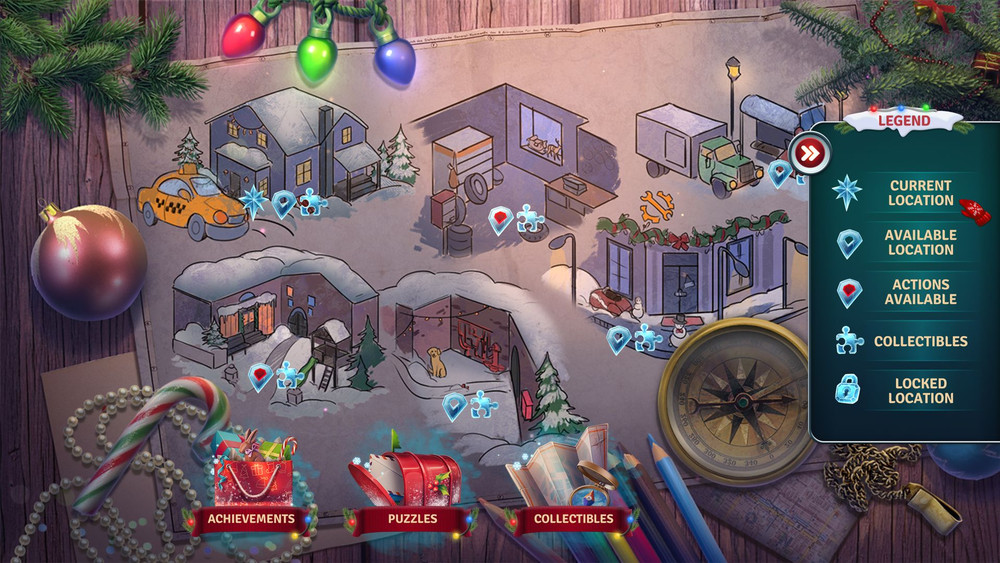Open the Collectibles menu

click(573, 519)
